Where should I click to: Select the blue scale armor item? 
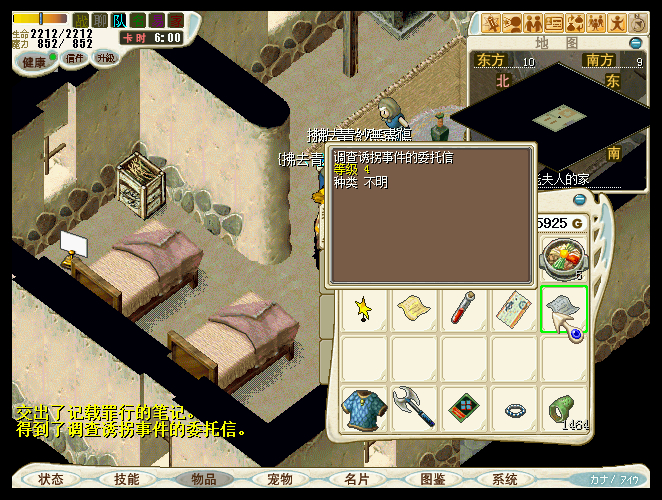[365, 410]
